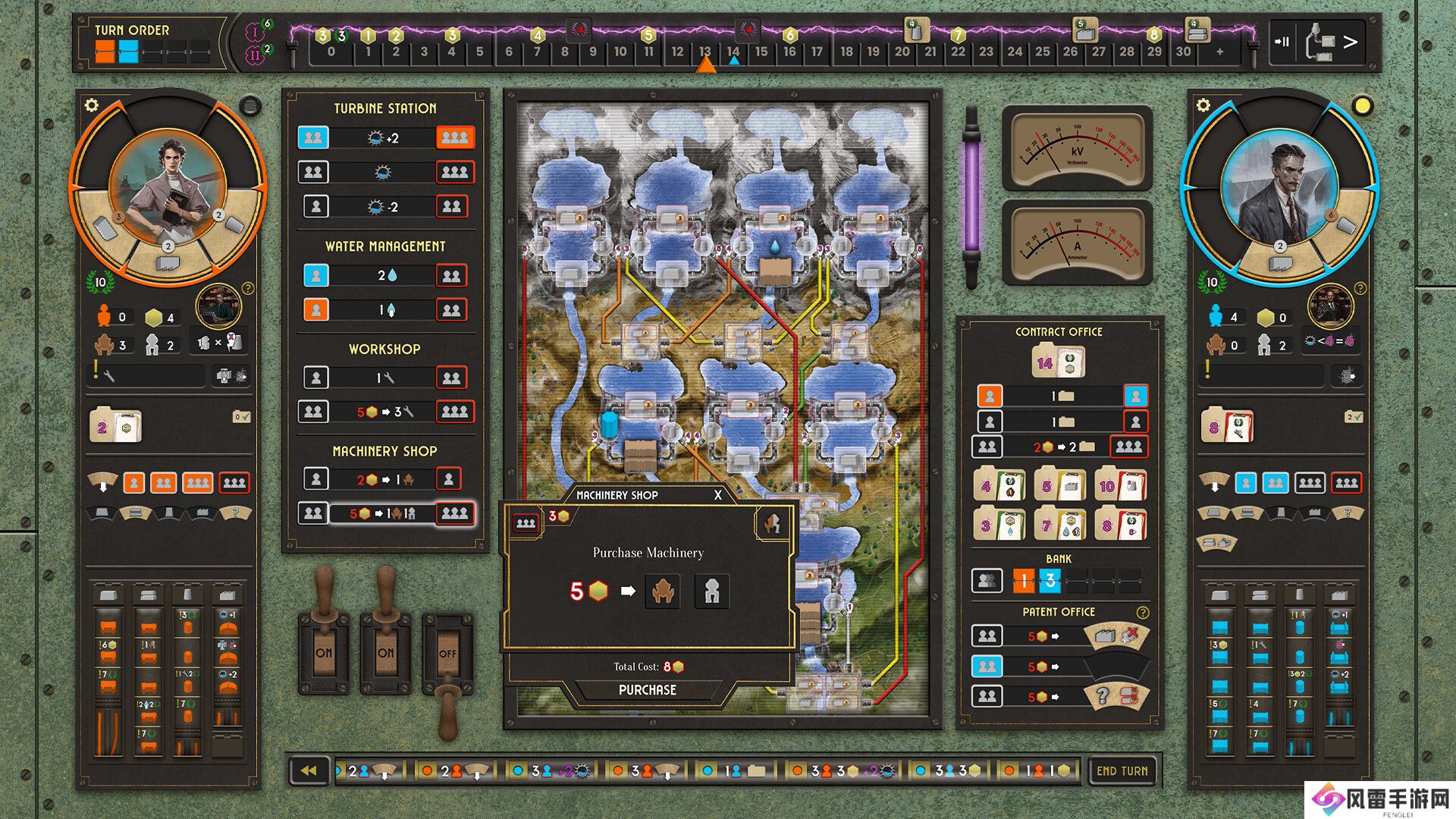
Task: End the current turn
Action: [1122, 770]
